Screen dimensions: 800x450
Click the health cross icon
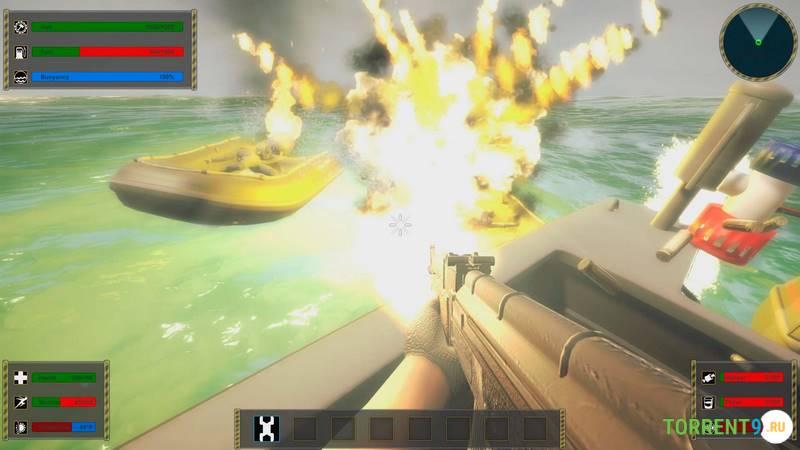pos(18,378)
